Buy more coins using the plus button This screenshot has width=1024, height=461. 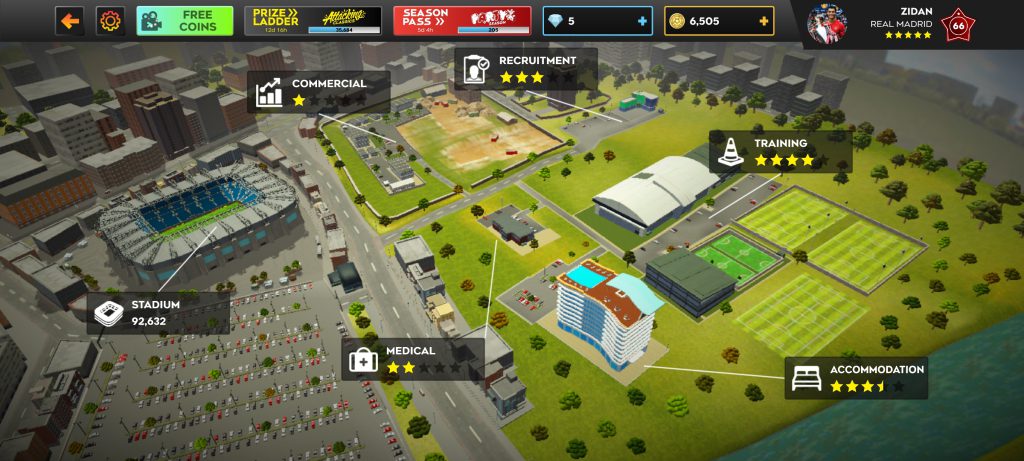click(x=764, y=21)
